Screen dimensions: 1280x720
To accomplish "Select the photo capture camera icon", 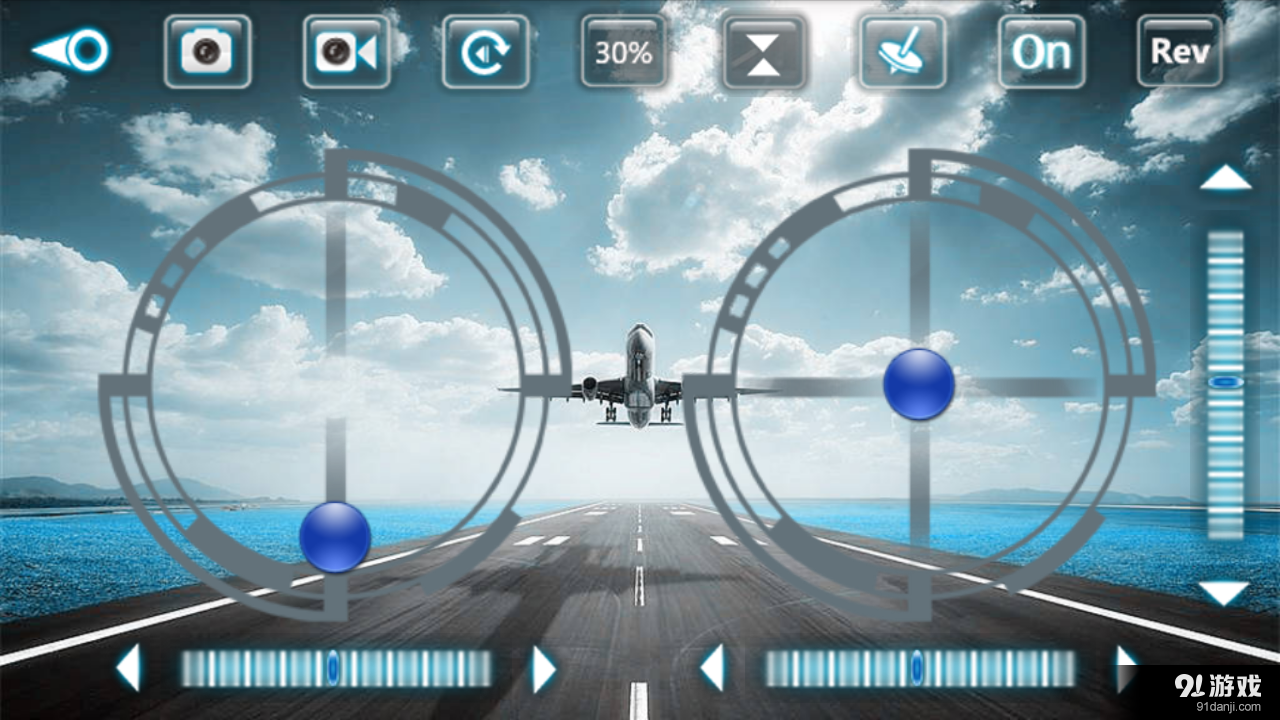I will click(207, 53).
